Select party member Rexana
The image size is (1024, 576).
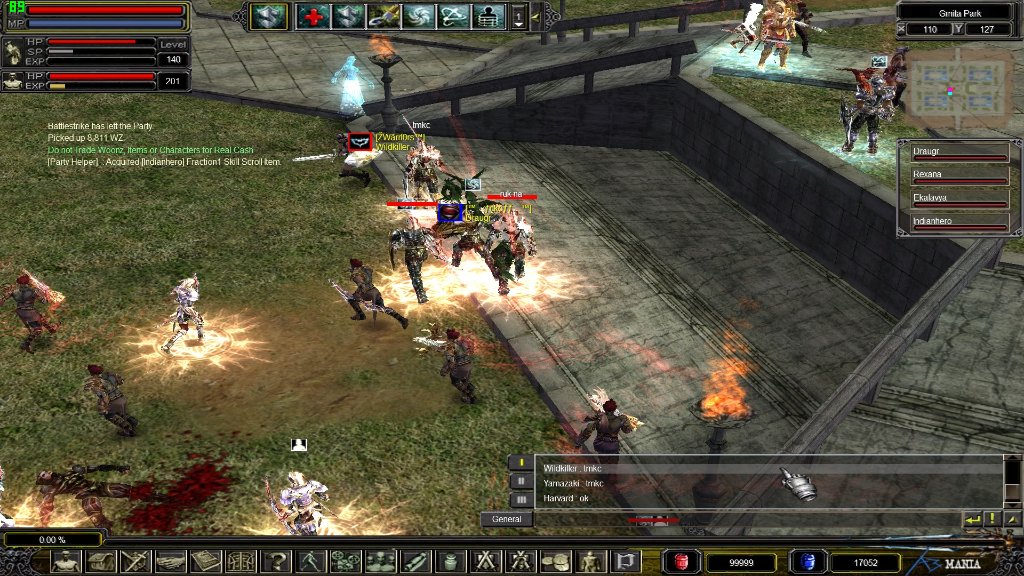(959, 176)
